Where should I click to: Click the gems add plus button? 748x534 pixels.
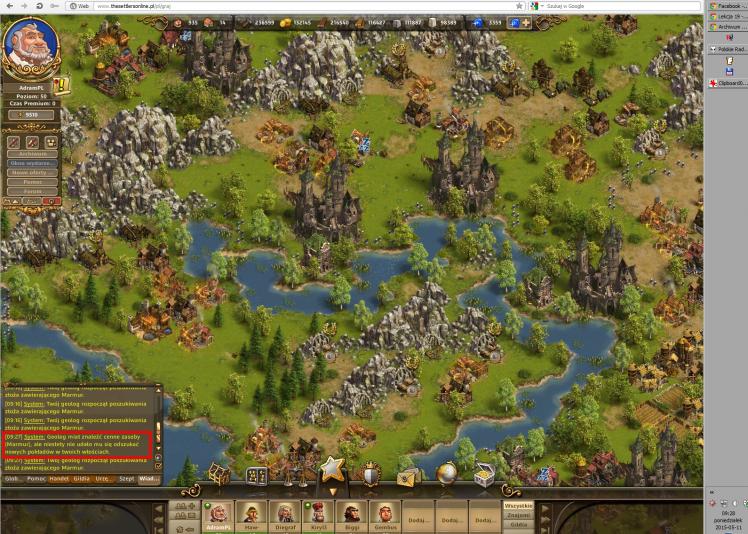(x=525, y=21)
